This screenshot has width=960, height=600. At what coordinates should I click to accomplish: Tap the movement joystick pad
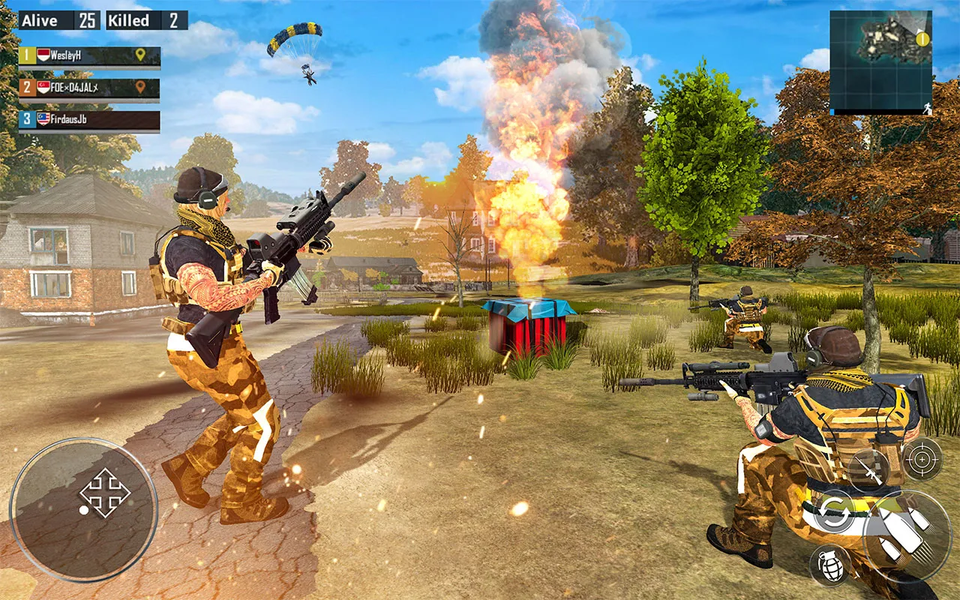[84, 510]
